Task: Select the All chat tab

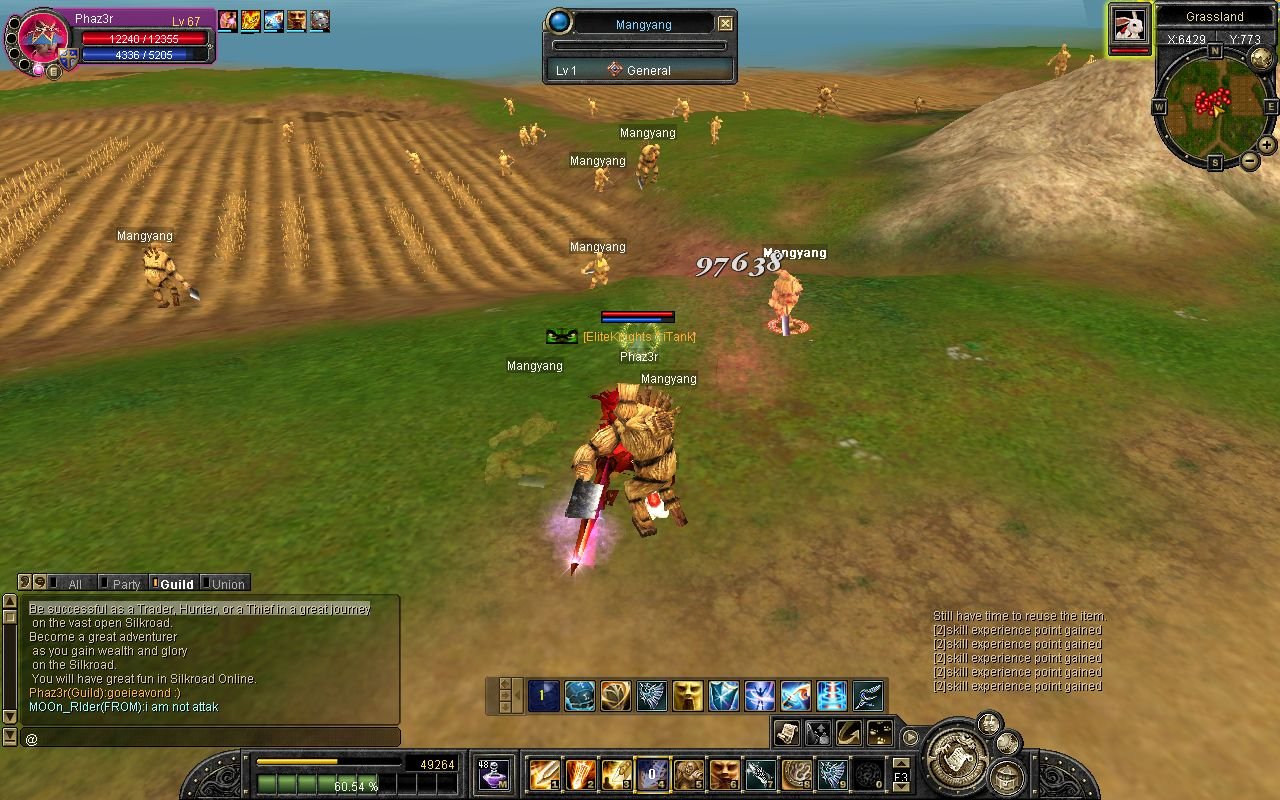Action: point(70,584)
